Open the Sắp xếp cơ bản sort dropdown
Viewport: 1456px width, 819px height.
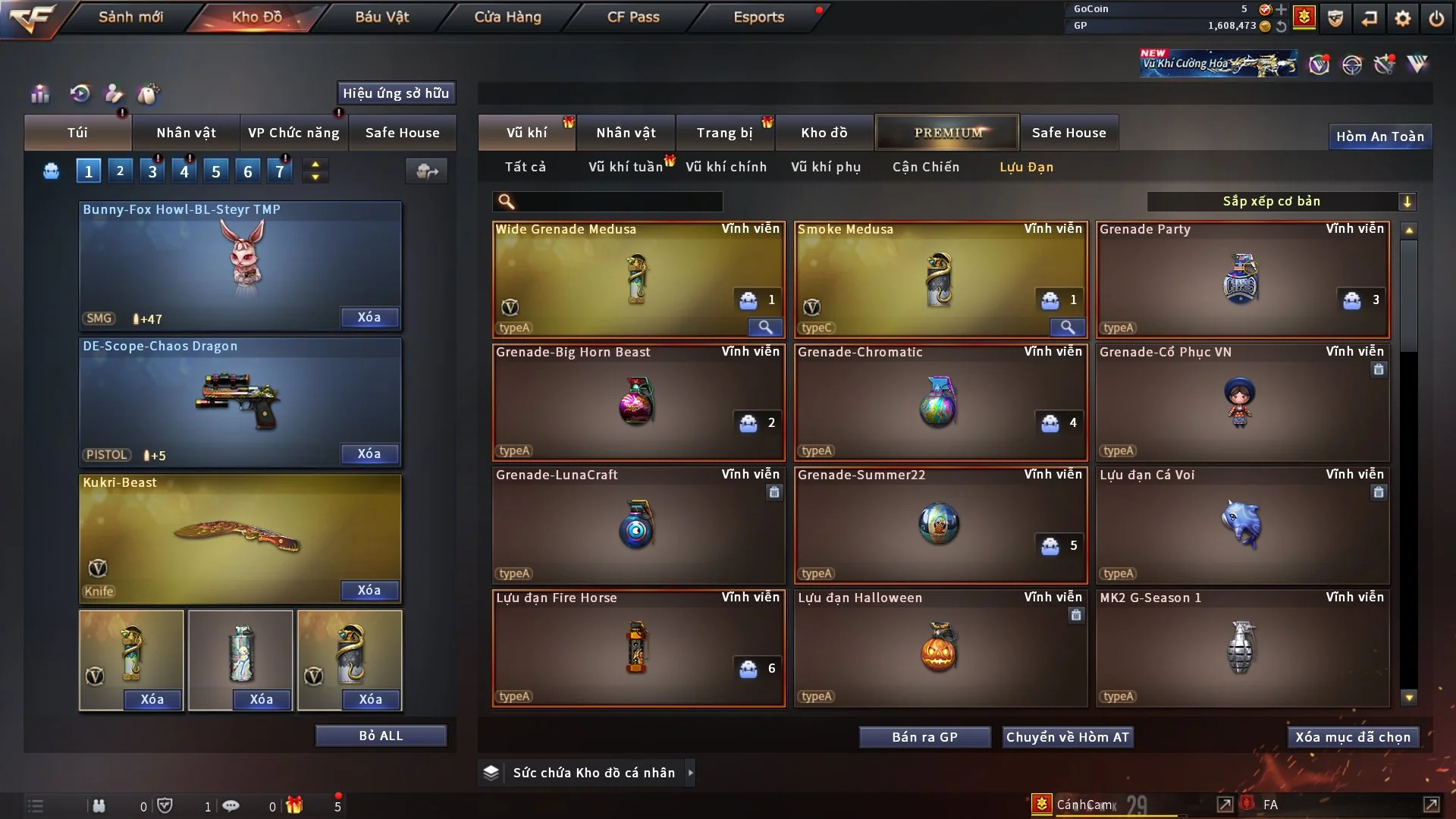coord(1281,202)
